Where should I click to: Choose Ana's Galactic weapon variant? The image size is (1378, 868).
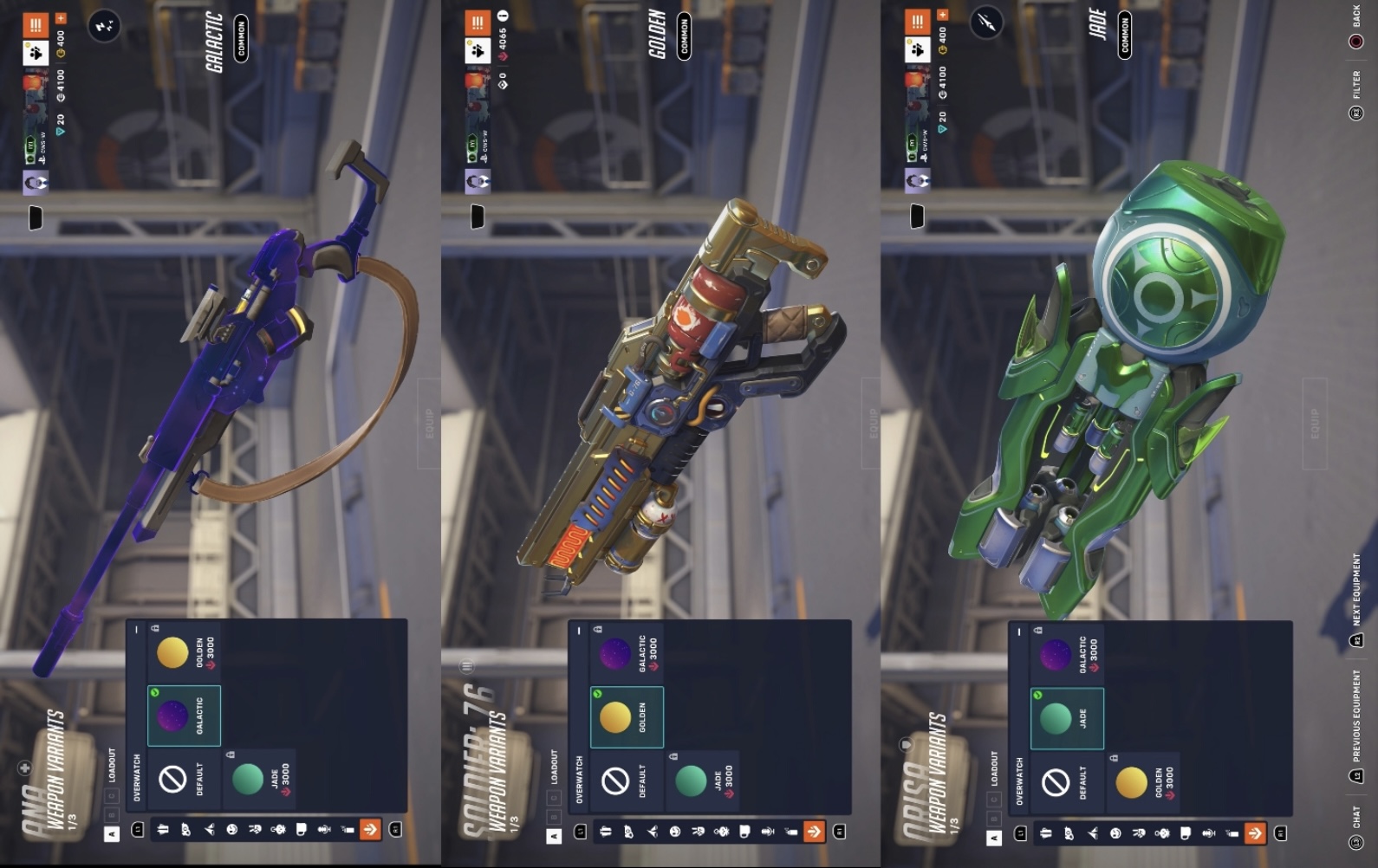coord(183,716)
